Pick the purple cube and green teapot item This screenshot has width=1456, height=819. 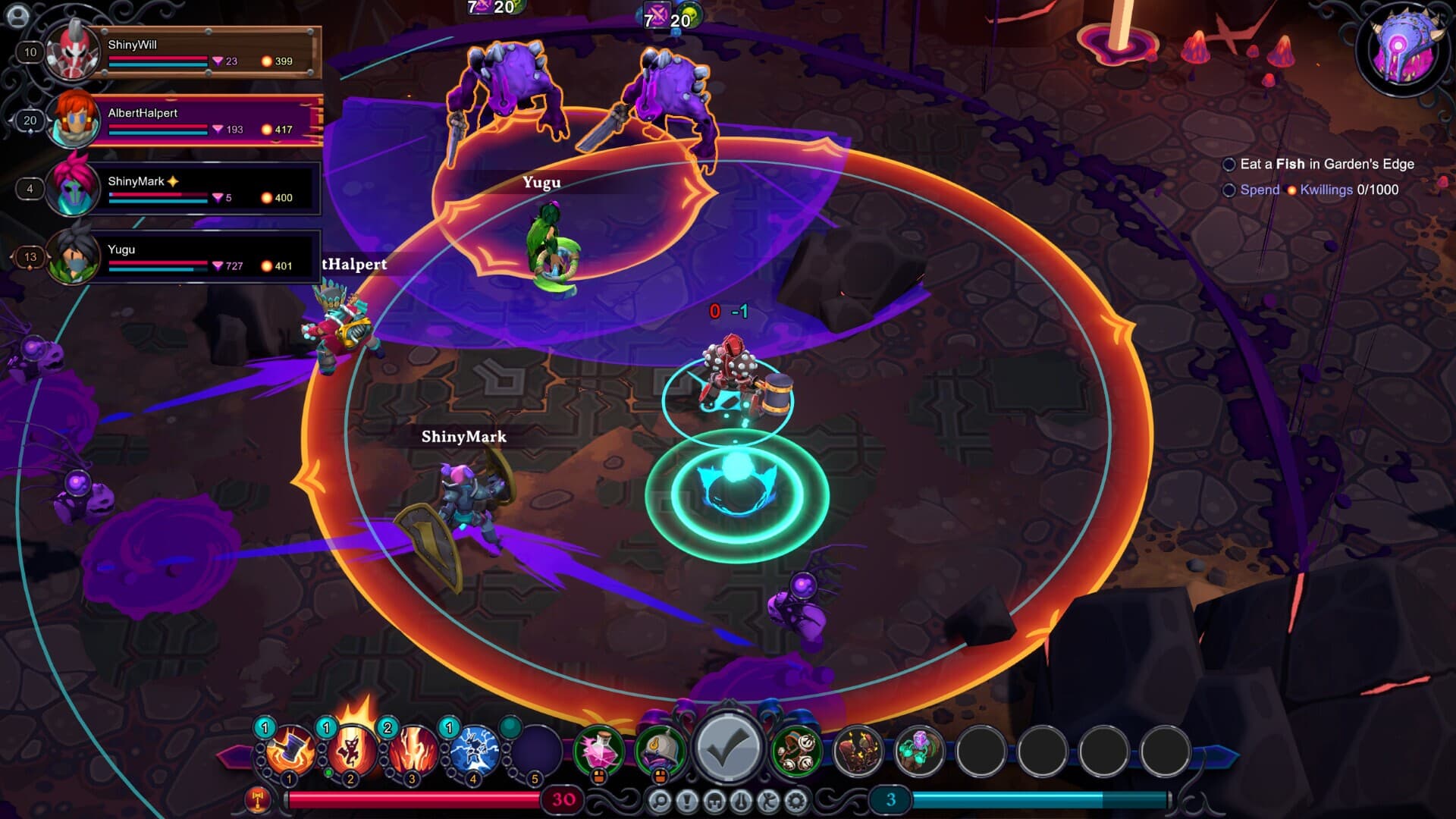pos(919,750)
